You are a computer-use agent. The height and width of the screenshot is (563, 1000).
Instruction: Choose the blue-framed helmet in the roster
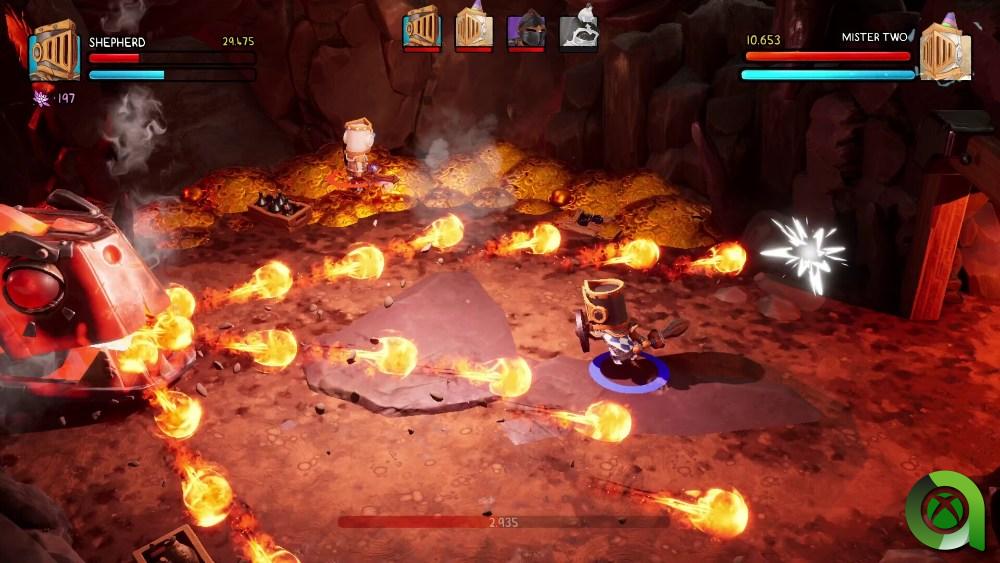(x=422, y=28)
